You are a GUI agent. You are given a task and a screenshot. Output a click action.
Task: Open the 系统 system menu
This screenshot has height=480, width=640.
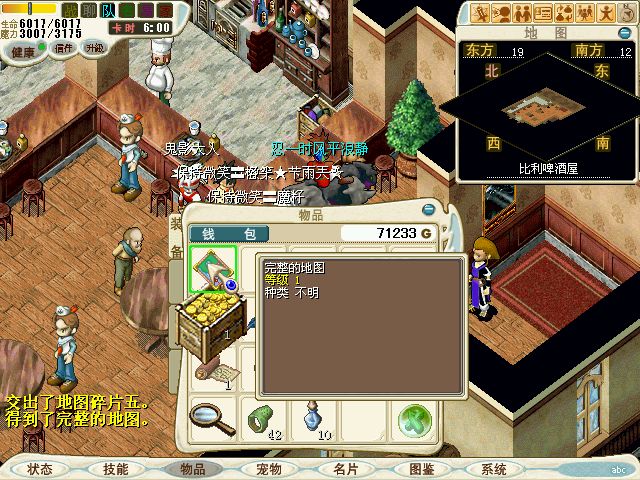tap(494, 468)
